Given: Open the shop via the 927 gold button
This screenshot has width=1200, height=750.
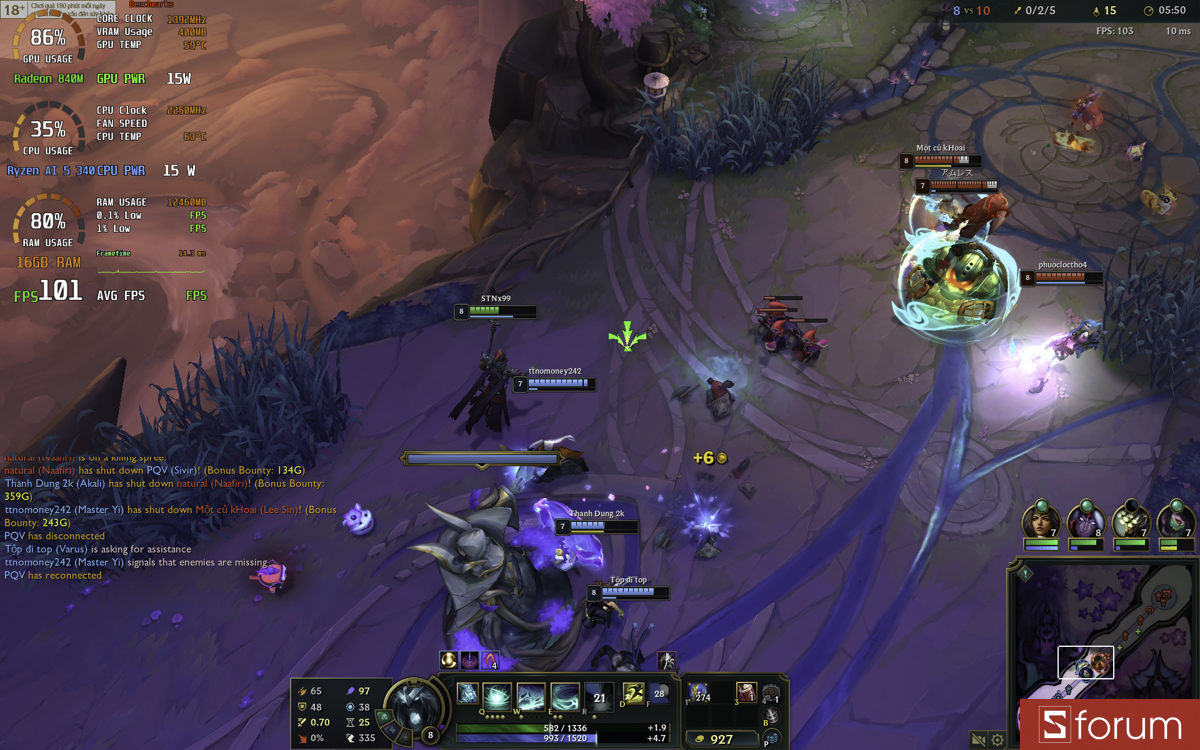Looking at the screenshot, I should [x=722, y=739].
